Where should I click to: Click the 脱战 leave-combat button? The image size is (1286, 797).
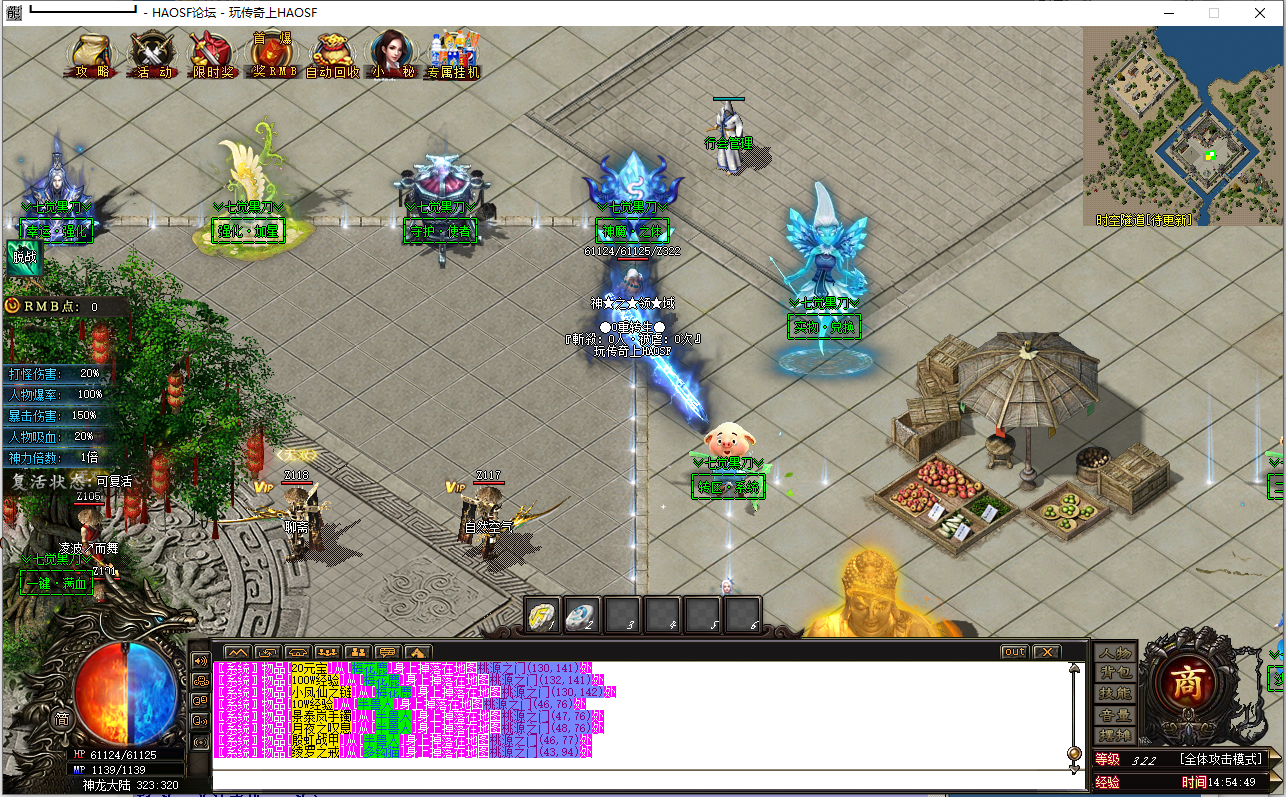point(23,257)
